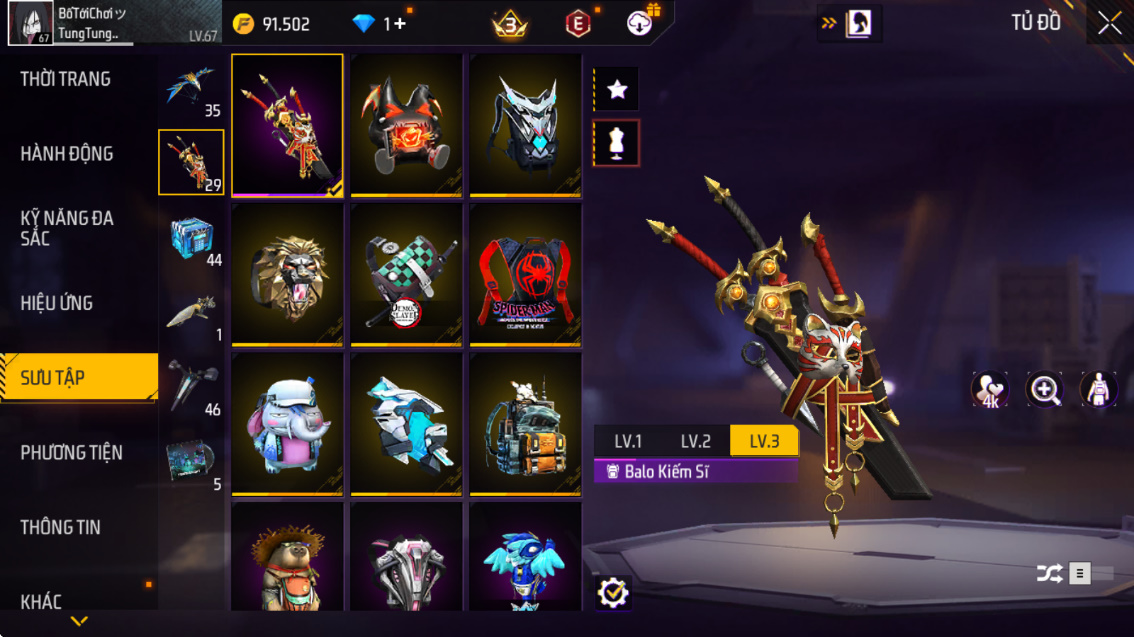
Task: Switch to the Hành Động tab
Action: (x=67, y=154)
